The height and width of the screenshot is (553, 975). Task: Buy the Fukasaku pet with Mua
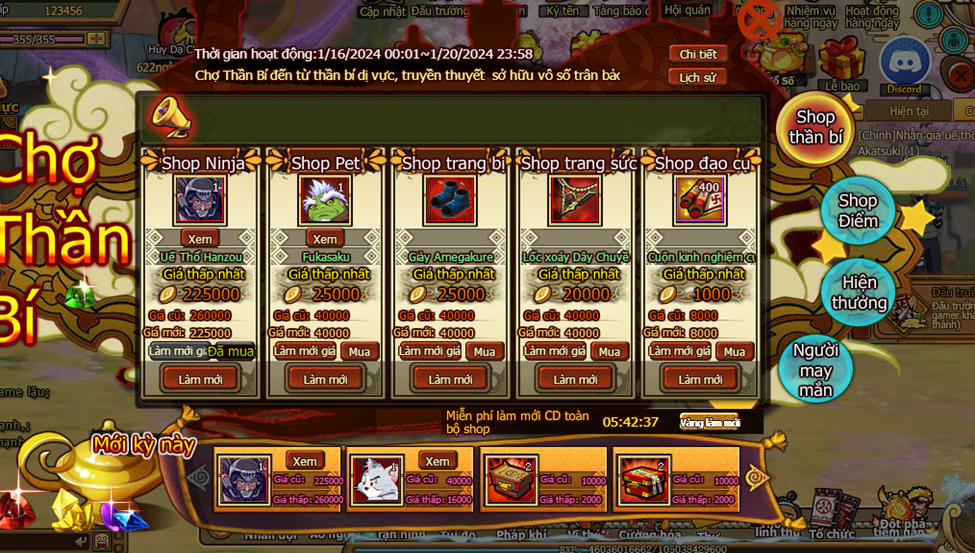(359, 352)
